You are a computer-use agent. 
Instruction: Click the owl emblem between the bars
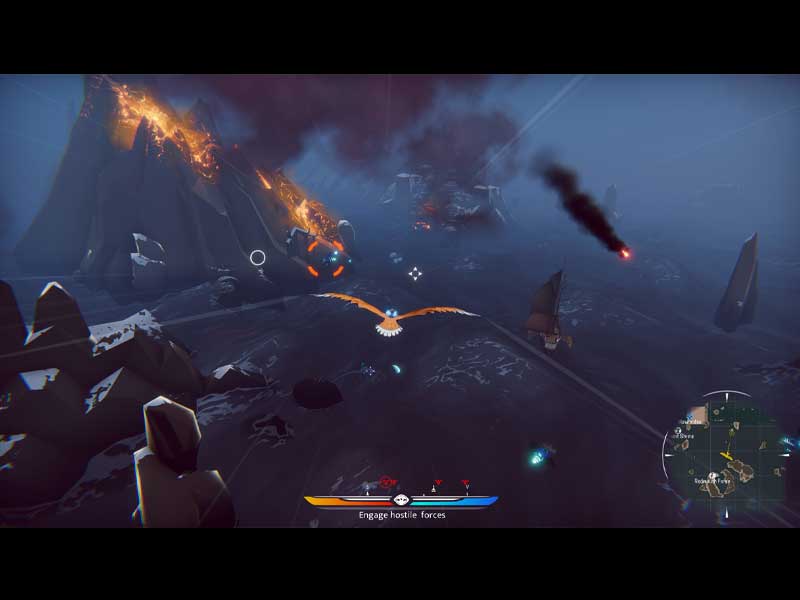(x=401, y=500)
